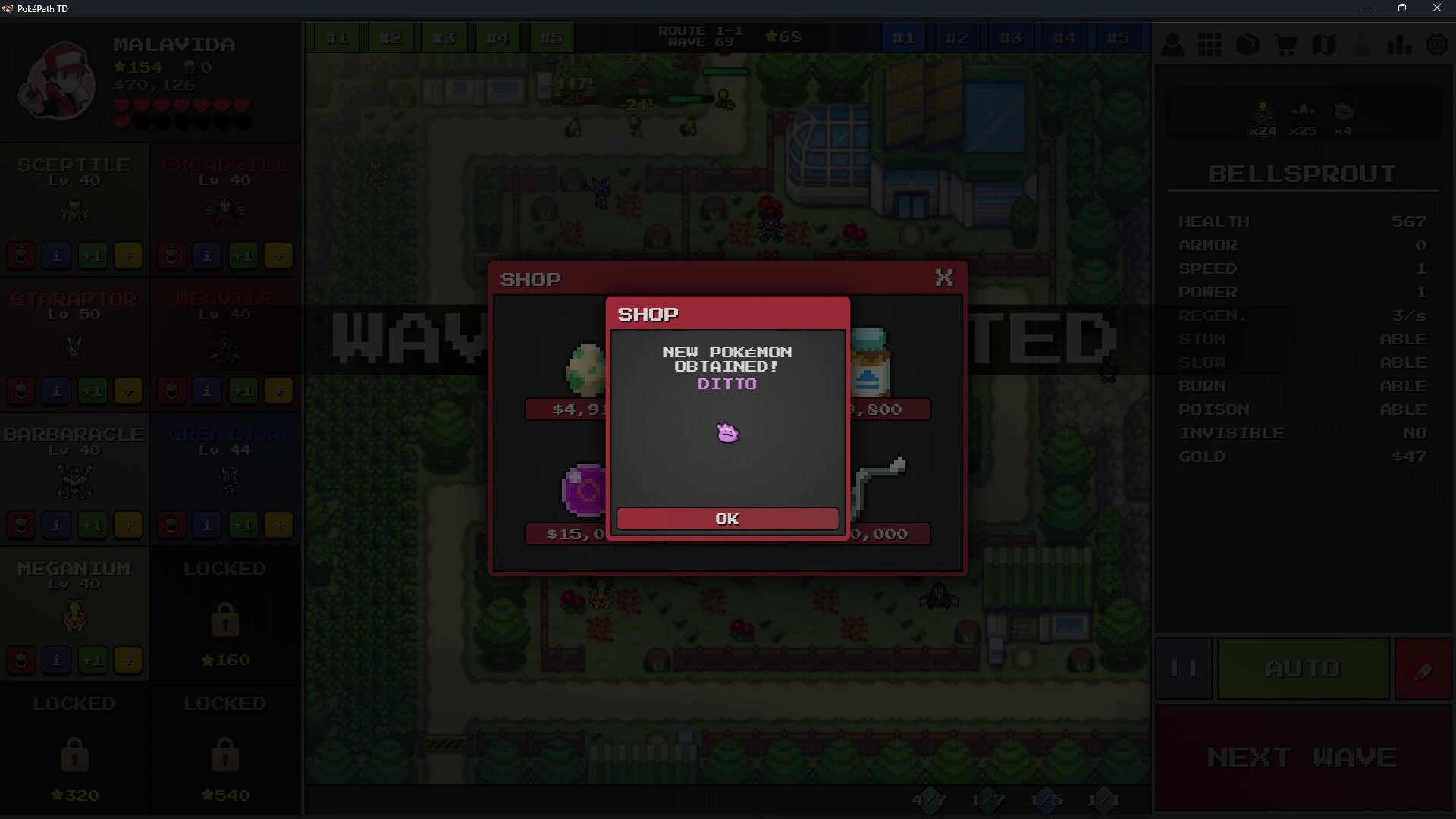Open the profile silhouette icon
1456x819 pixels.
[1172, 45]
